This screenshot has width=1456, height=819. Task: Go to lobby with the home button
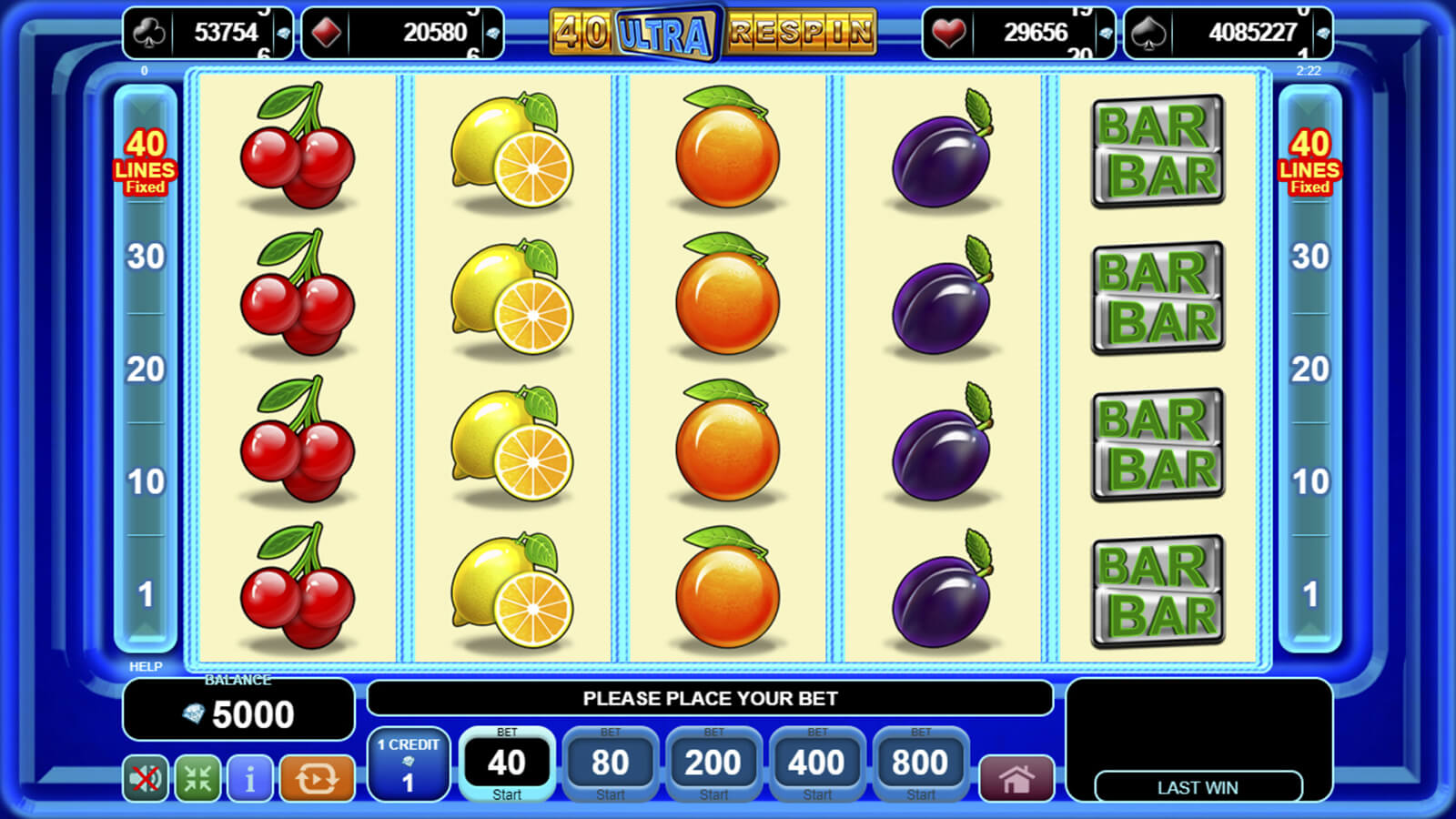pos(1016,779)
